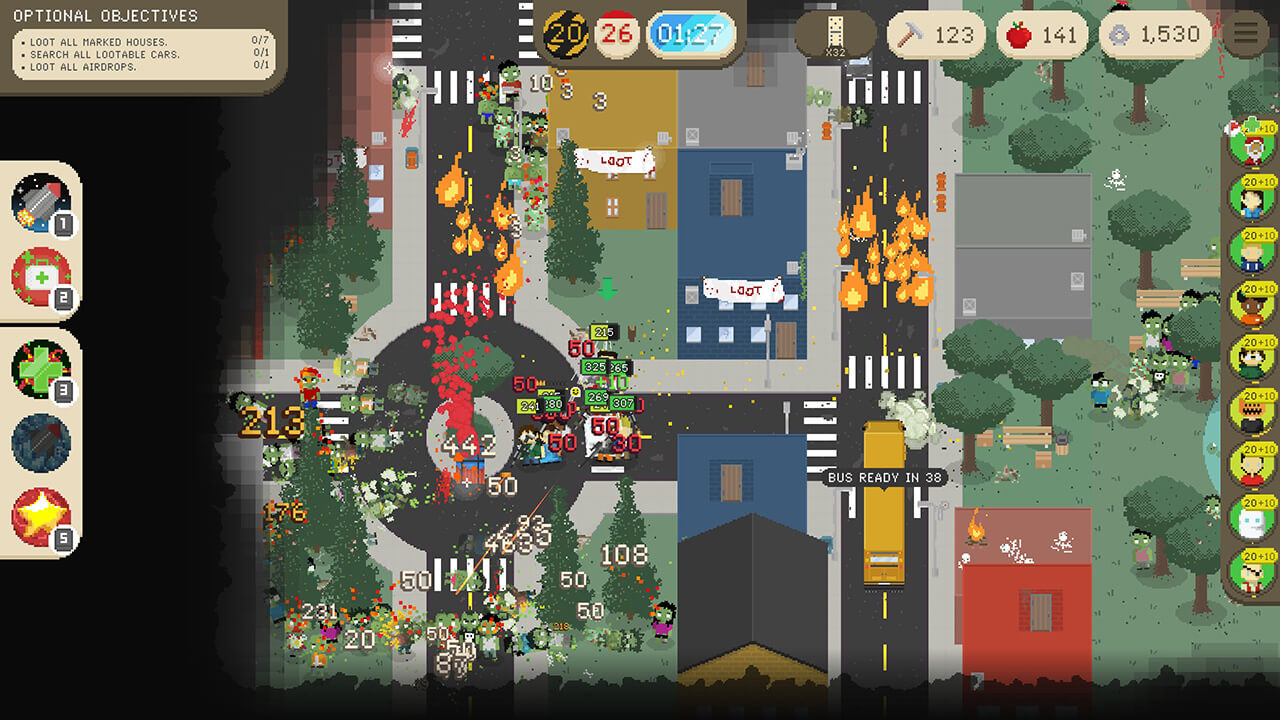Select the rocket strike ability in slot 1

tap(38, 203)
